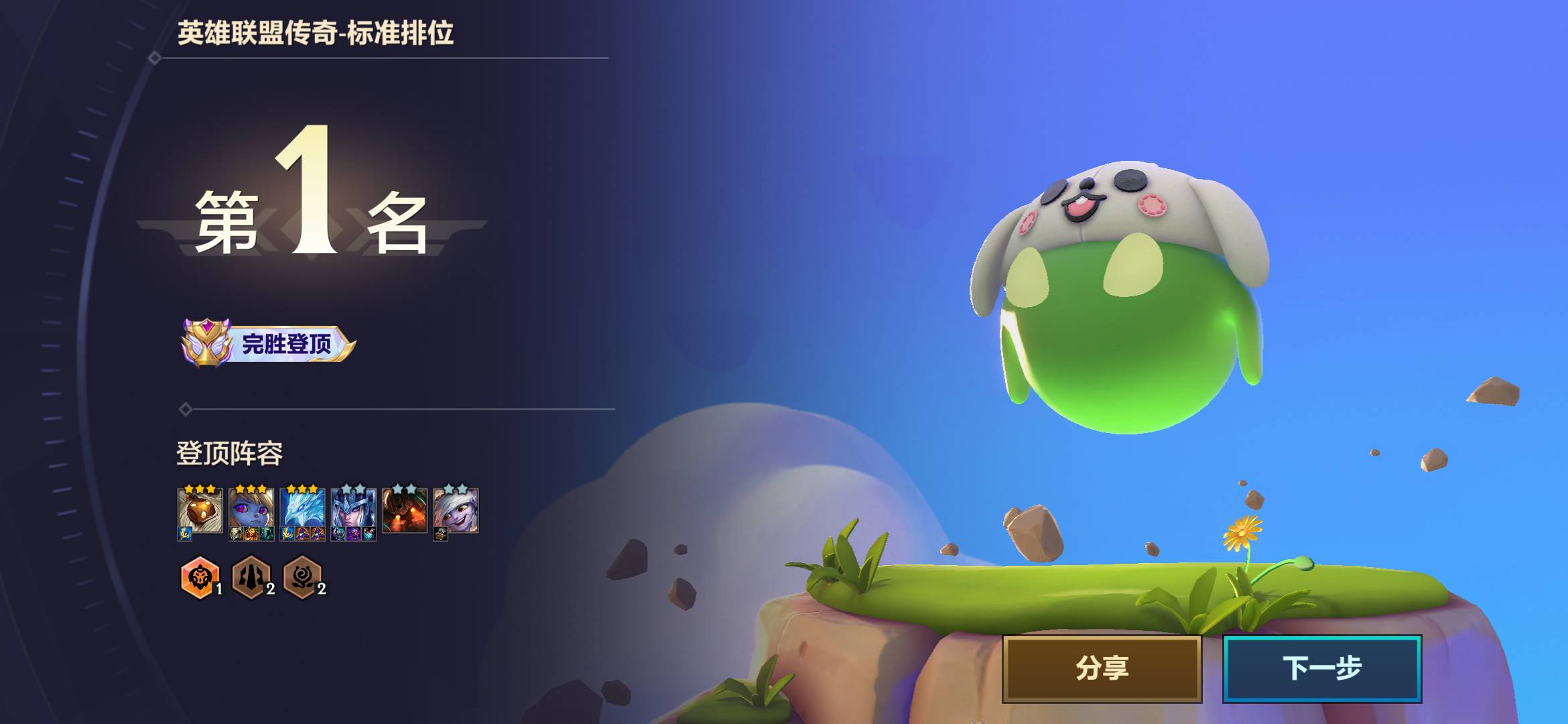1568x724 pixels.
Task: Continue with the 下一步 button
Action: point(1321,668)
